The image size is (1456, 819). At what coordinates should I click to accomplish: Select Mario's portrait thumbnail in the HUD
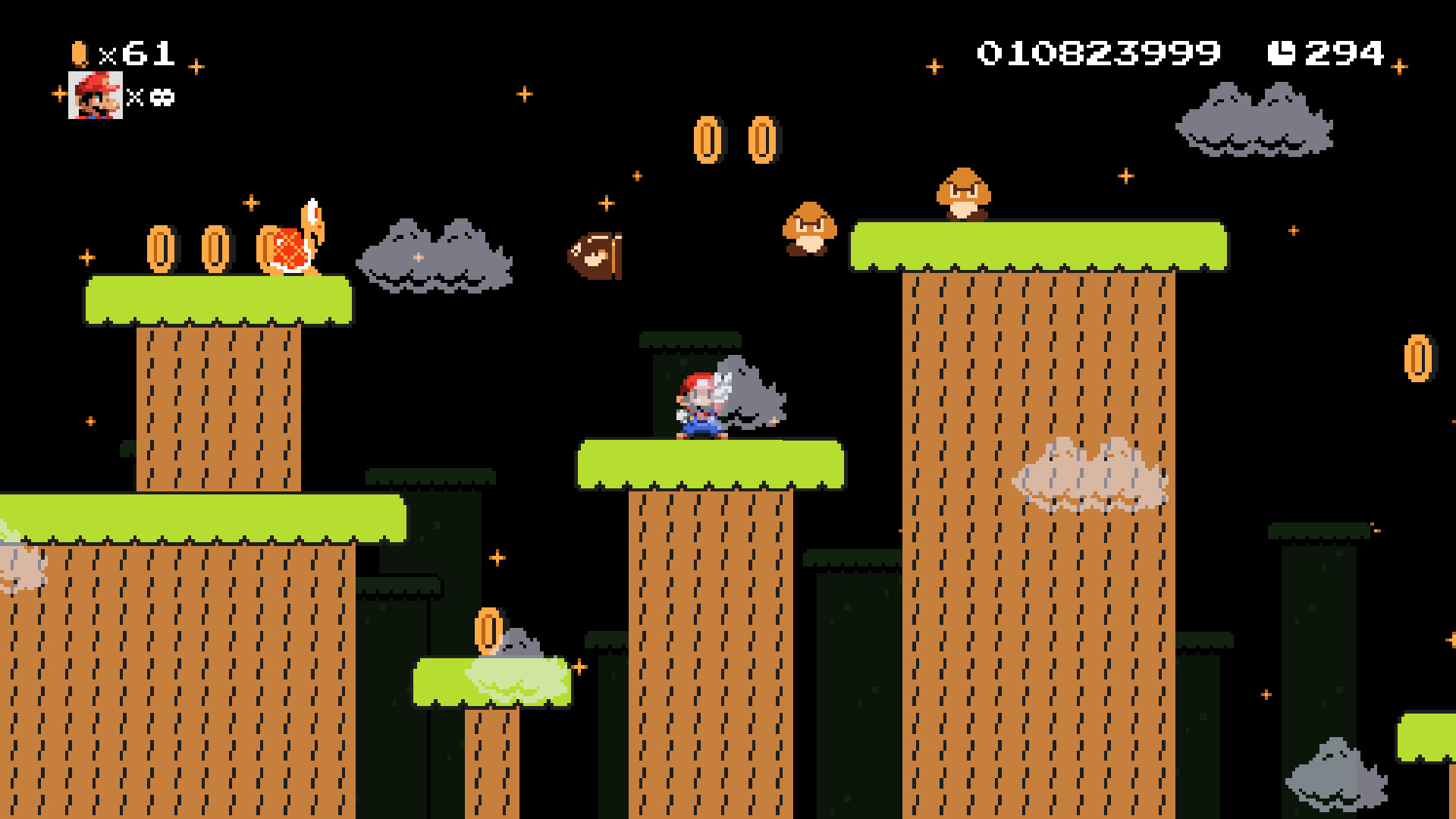pos(96,99)
